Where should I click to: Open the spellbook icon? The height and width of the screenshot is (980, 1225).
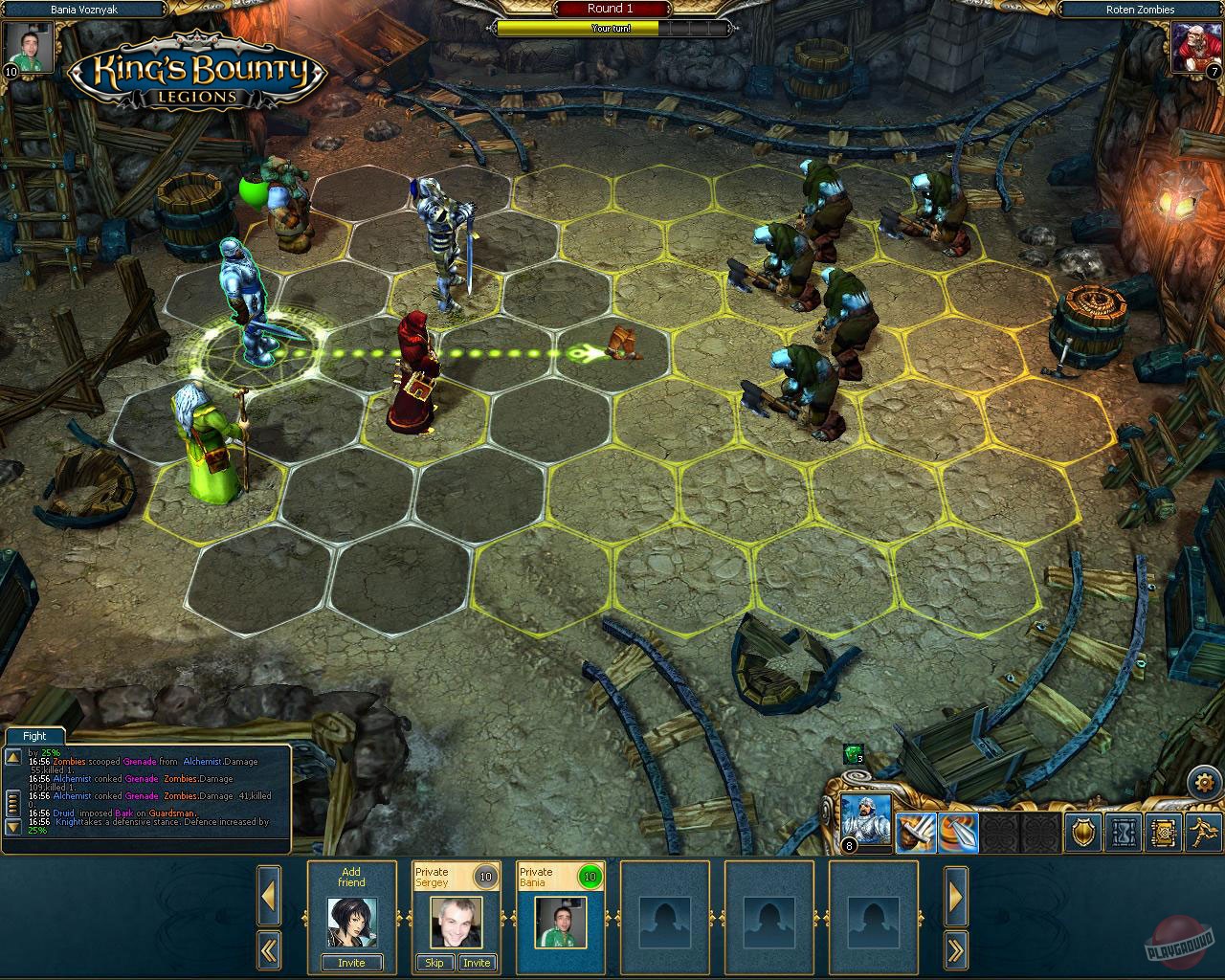pos(1164,831)
